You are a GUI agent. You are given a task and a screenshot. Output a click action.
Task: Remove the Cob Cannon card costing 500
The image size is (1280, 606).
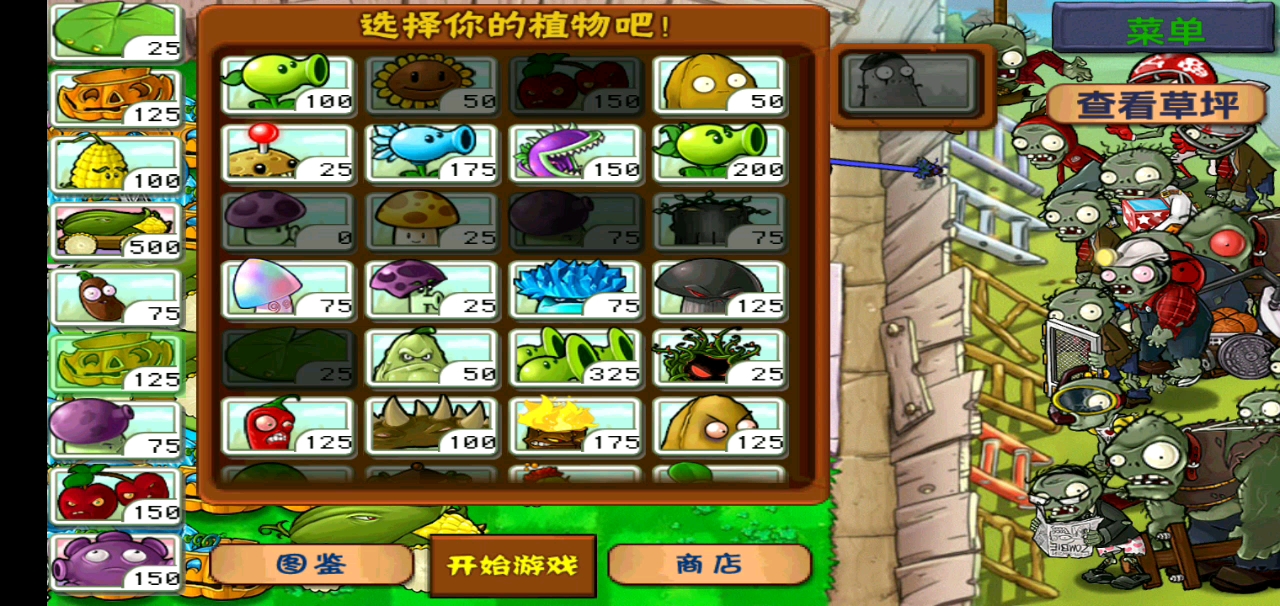pos(117,232)
